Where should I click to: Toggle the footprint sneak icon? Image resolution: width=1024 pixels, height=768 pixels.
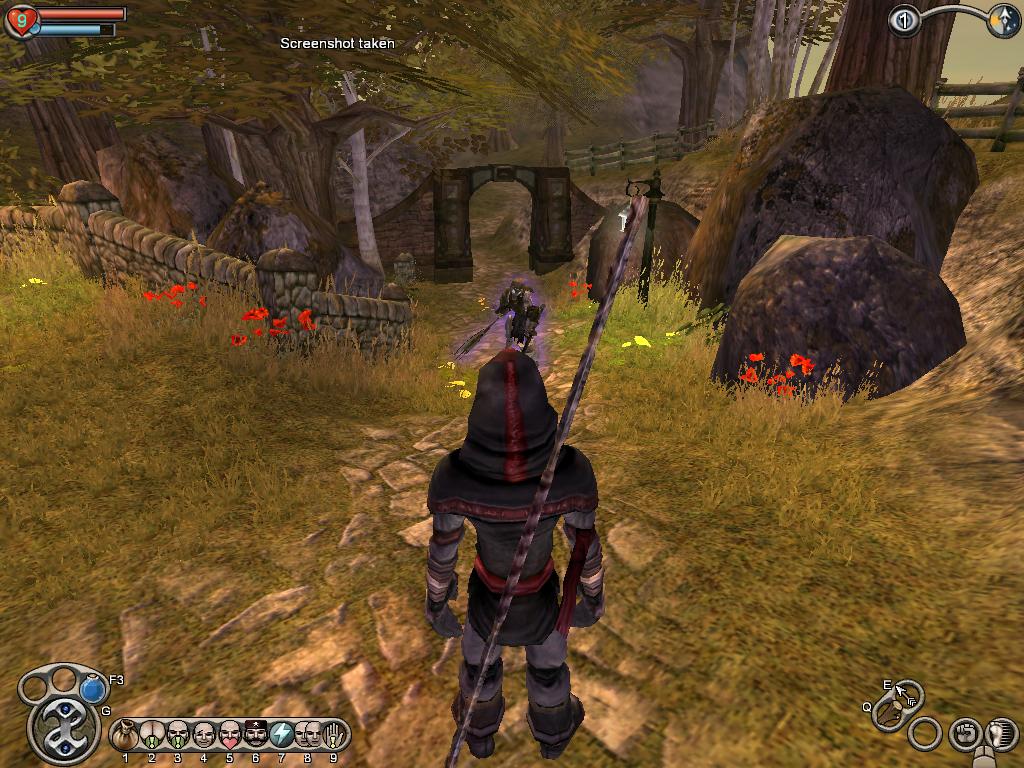coord(1000,734)
